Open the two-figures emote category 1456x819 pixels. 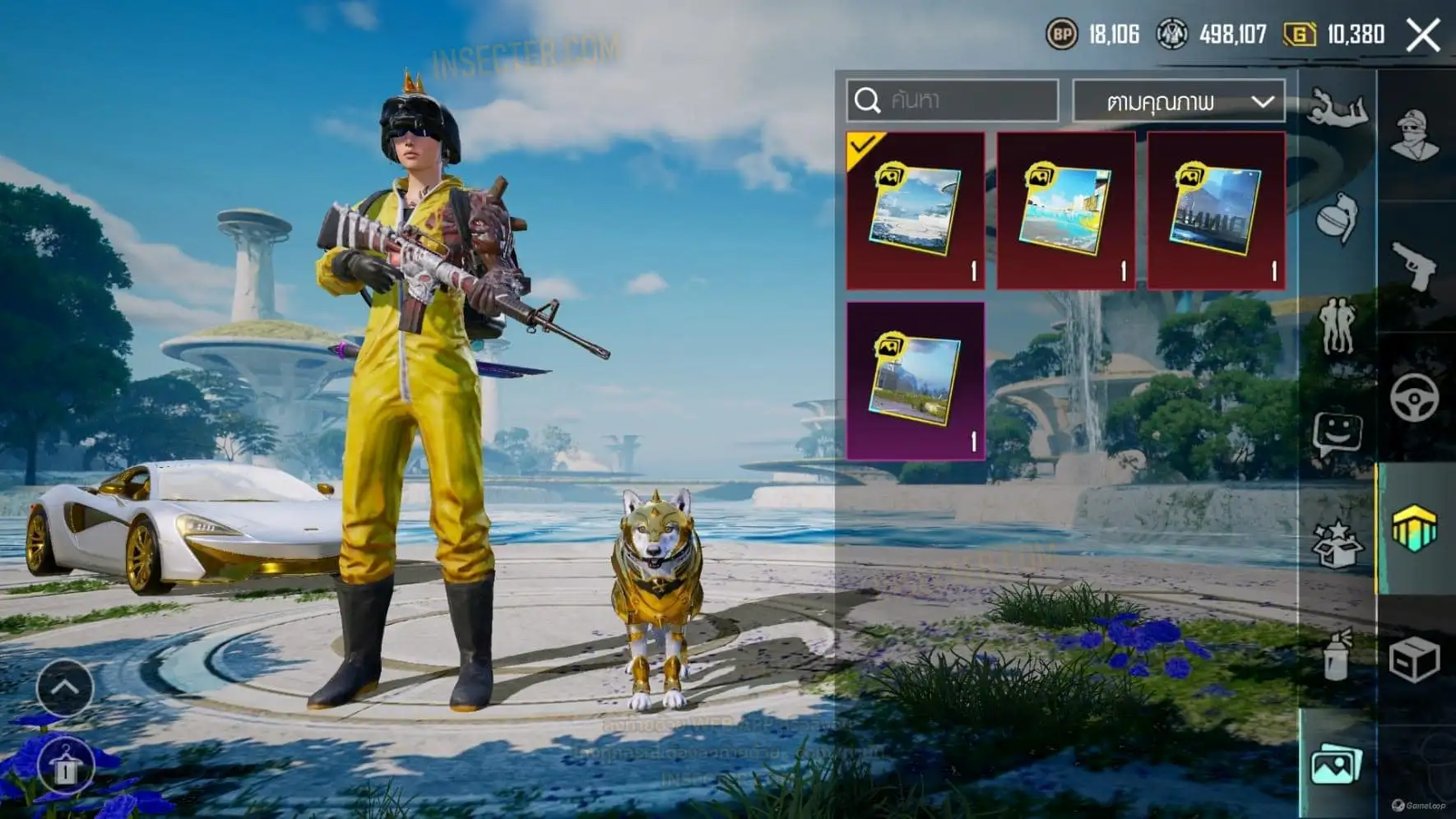1337,326
